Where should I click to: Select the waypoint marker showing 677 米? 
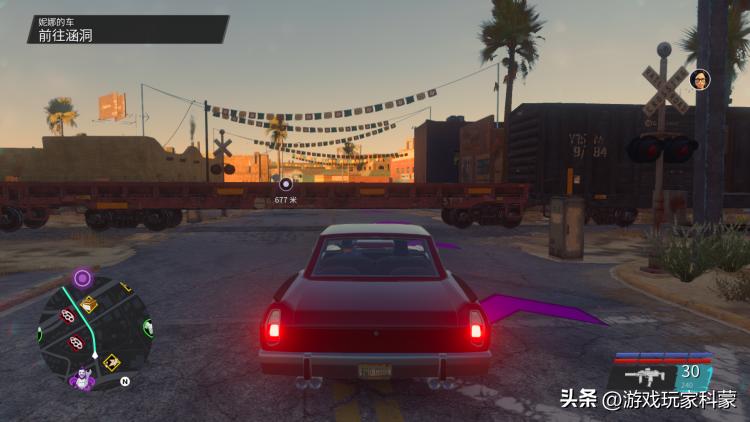pyautogui.click(x=285, y=184)
